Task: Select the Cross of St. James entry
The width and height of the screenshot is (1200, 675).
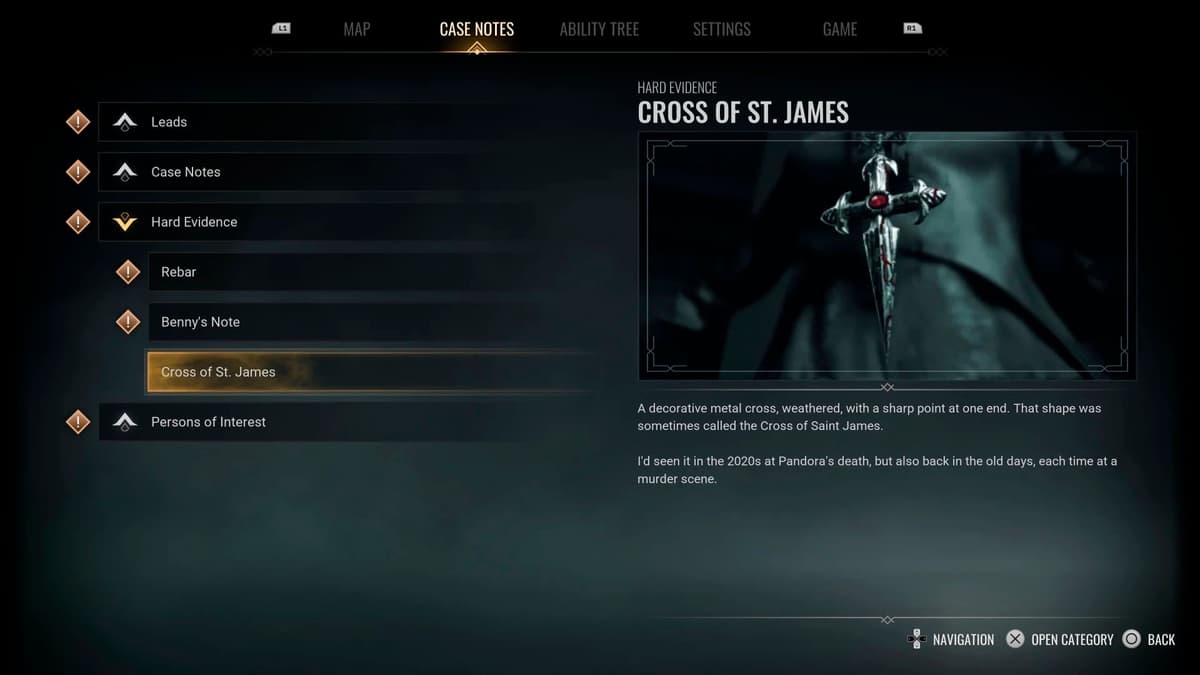Action: point(218,372)
